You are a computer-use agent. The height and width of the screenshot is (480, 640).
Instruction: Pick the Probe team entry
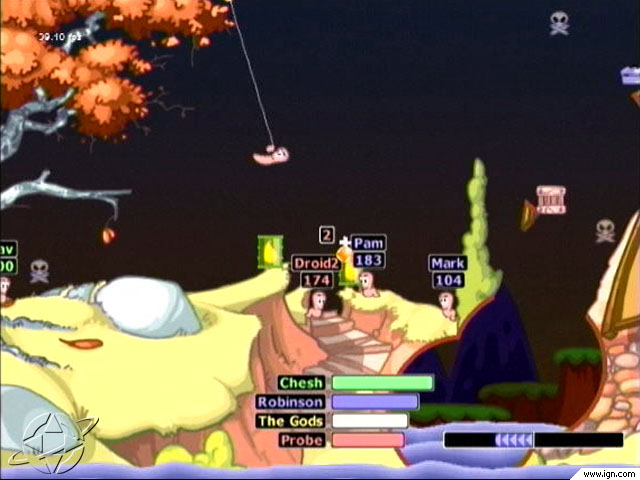301,440
